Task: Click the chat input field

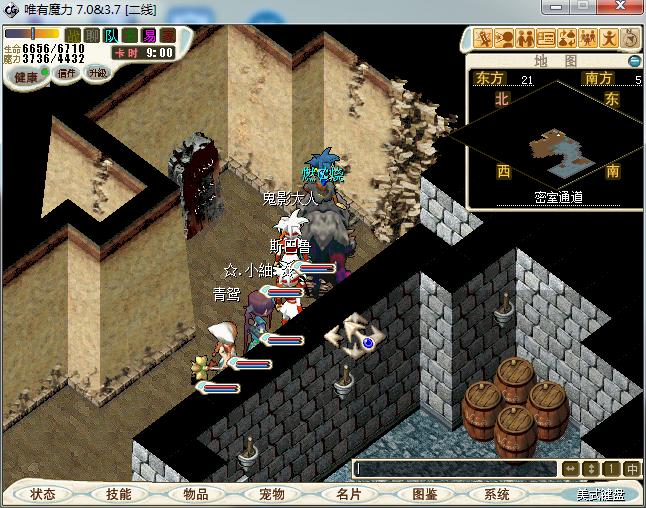Action: pyautogui.click(x=455, y=468)
